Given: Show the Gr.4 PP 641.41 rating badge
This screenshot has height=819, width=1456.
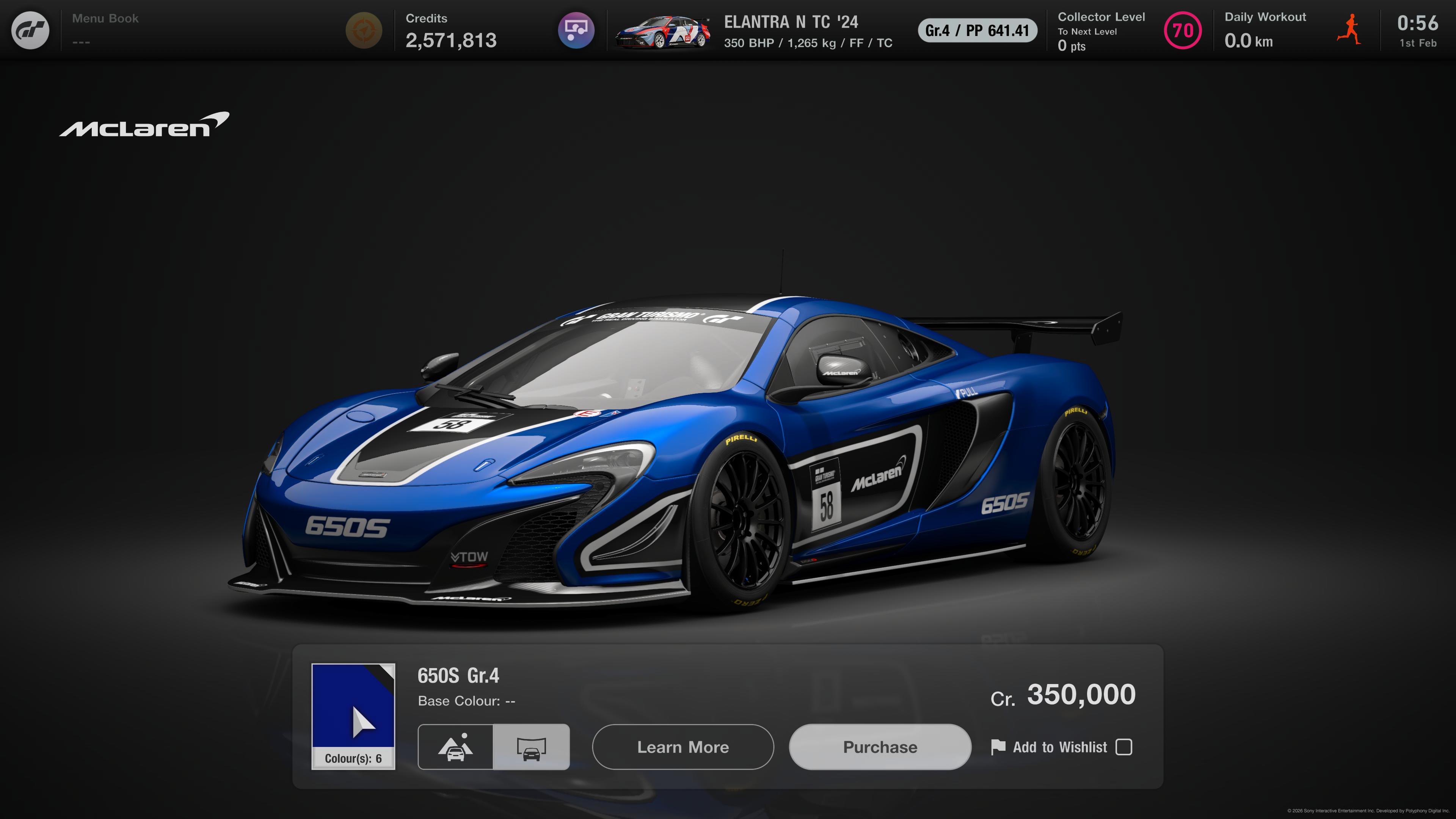Looking at the screenshot, I should point(977,30).
